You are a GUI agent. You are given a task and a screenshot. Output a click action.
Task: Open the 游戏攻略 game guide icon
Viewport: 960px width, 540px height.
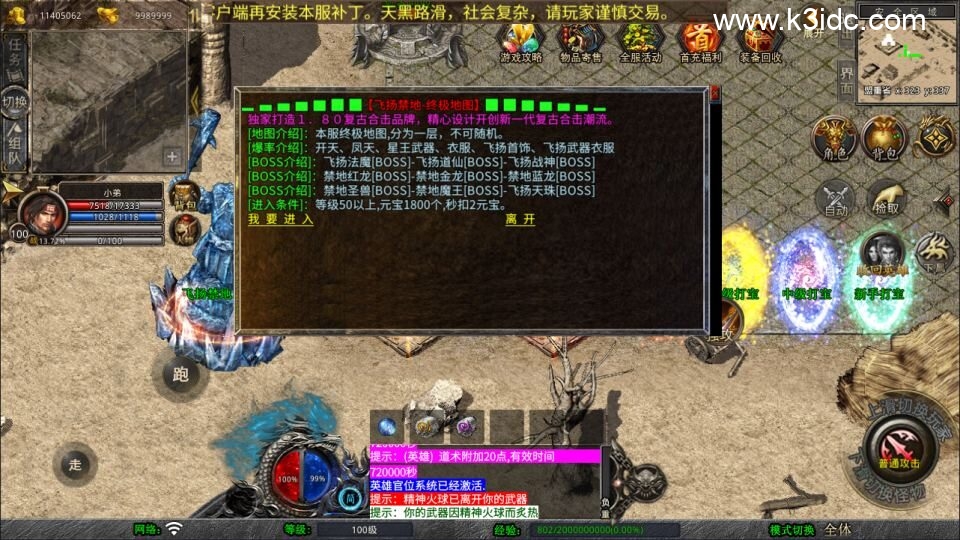point(520,42)
